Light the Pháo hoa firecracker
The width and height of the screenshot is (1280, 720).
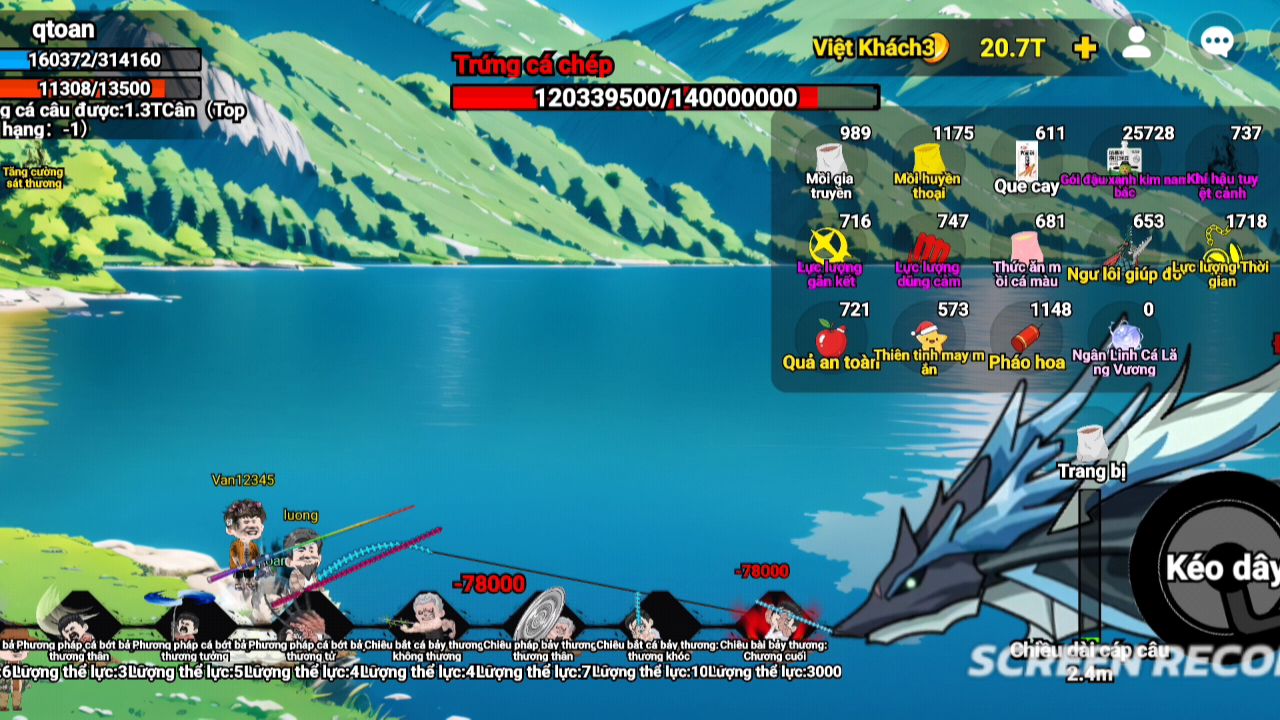pos(1026,338)
